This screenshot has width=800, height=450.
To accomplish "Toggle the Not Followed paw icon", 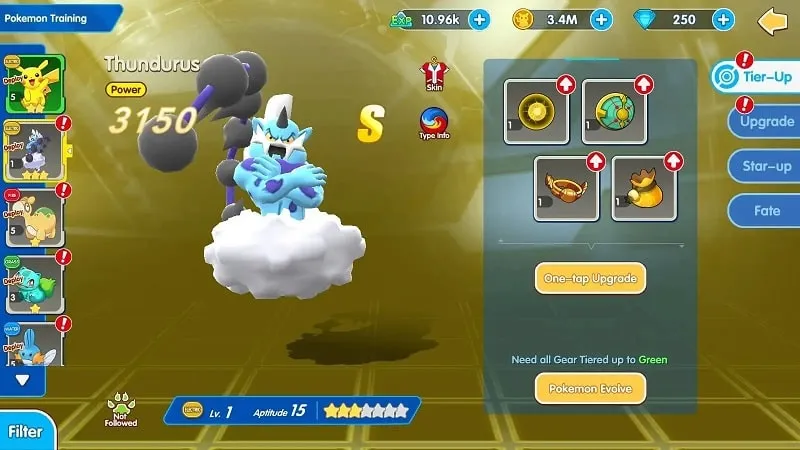I will 121,408.
